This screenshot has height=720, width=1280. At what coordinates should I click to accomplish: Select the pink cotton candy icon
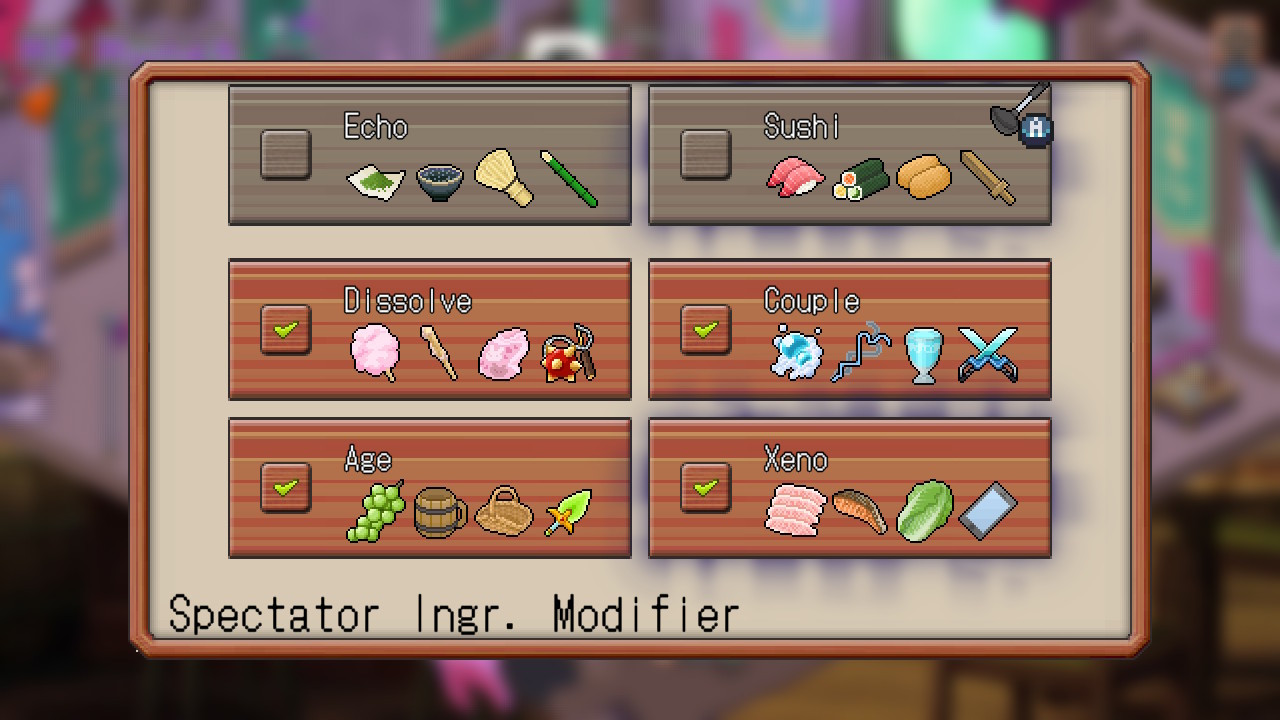375,354
